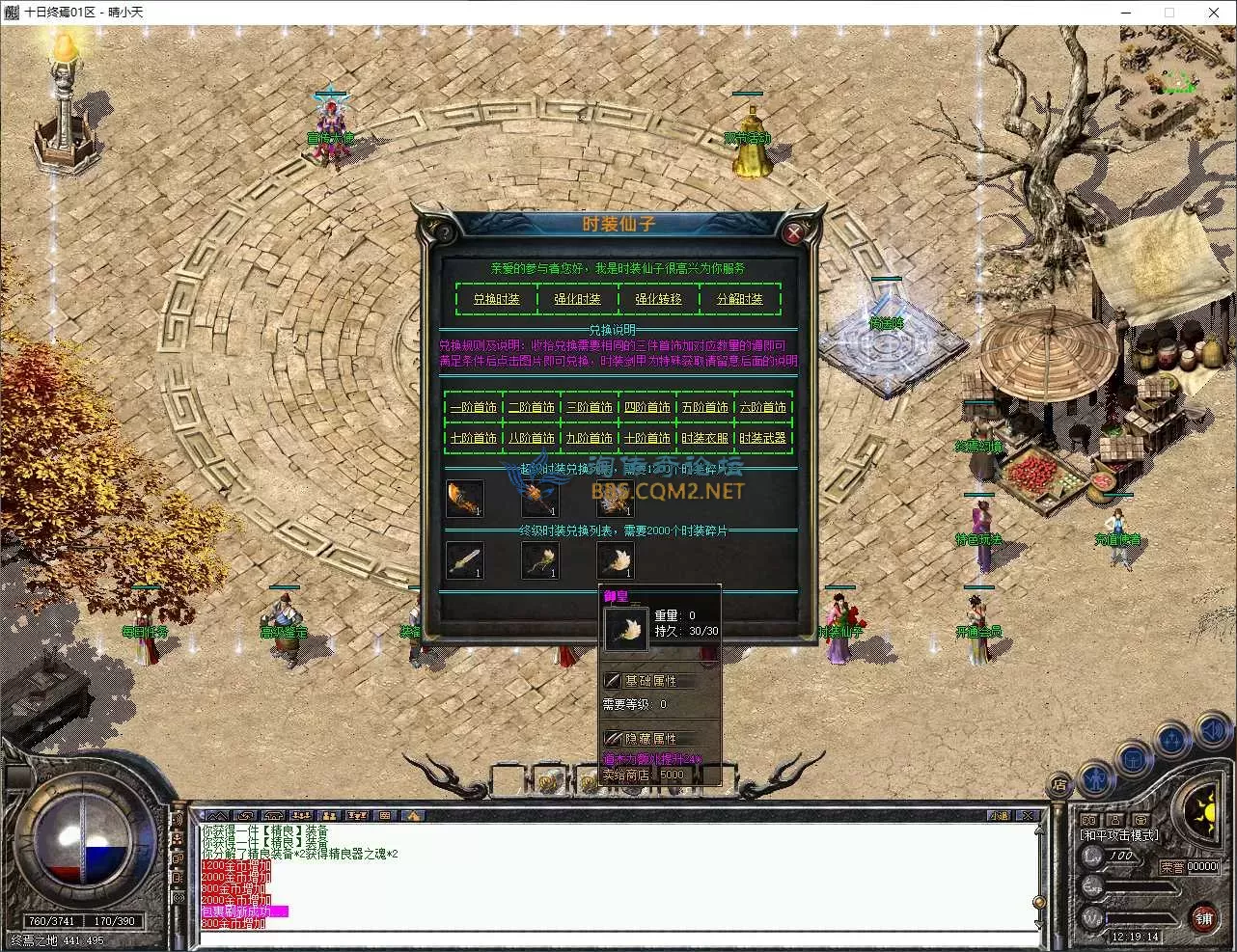Open the character figure panel button
Image resolution: width=1237 pixels, height=952 pixels.
click(1095, 777)
